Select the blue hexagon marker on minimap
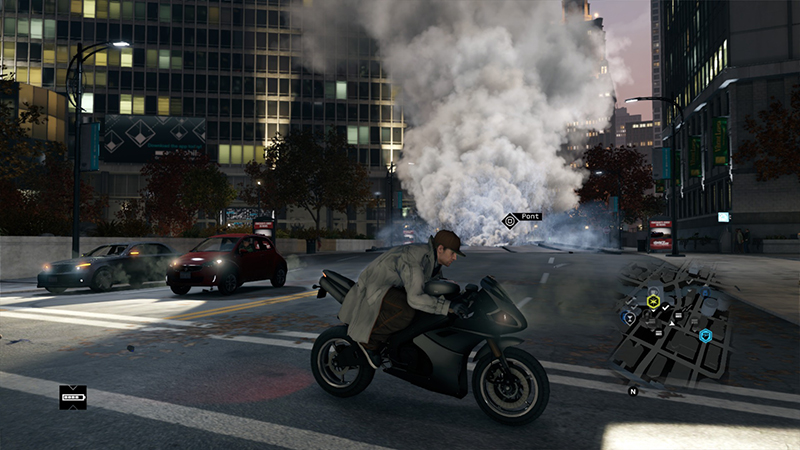The width and height of the screenshot is (800, 450). click(x=705, y=336)
